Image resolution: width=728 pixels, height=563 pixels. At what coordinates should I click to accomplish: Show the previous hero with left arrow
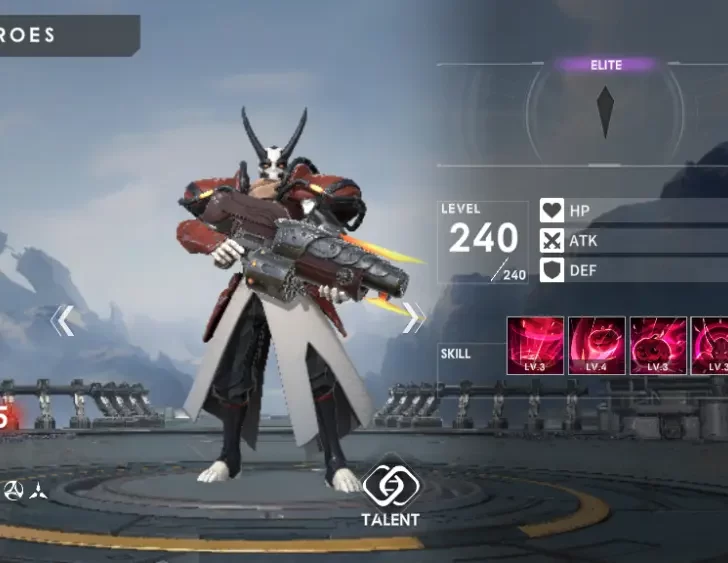[x=62, y=320]
